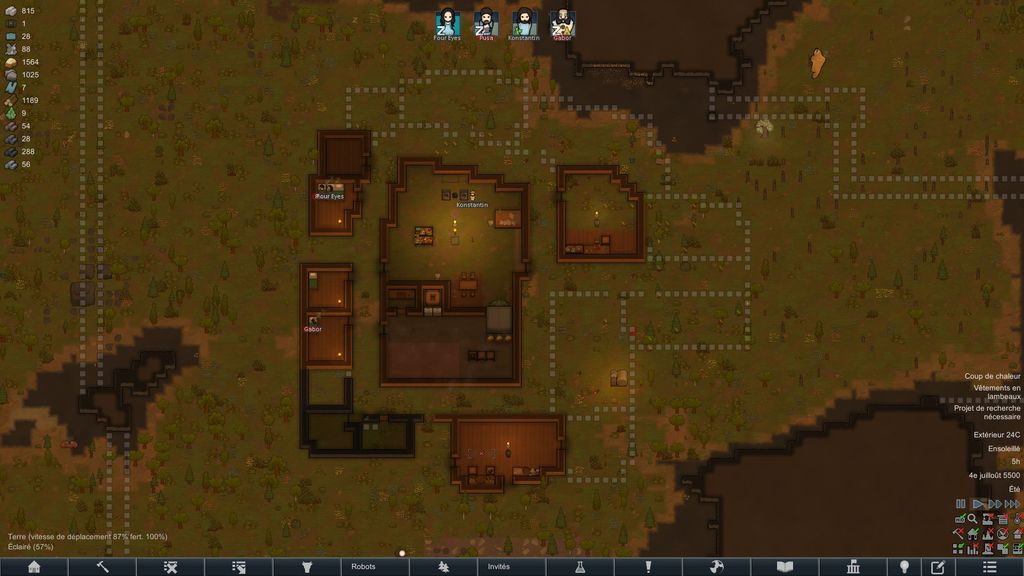Open the main menu list button
The height and width of the screenshot is (576, 1024).
(990, 567)
